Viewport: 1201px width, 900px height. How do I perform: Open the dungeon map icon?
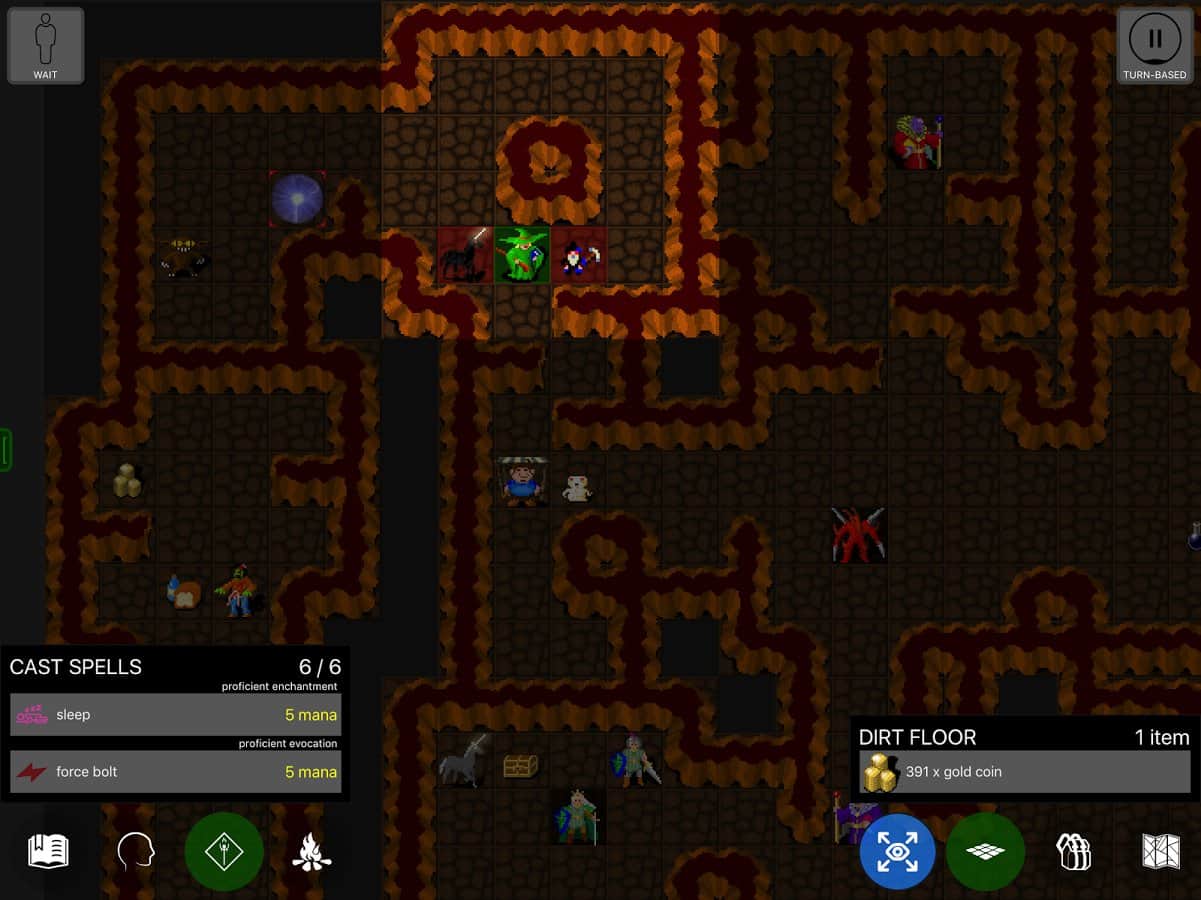pyautogui.click(x=1160, y=852)
